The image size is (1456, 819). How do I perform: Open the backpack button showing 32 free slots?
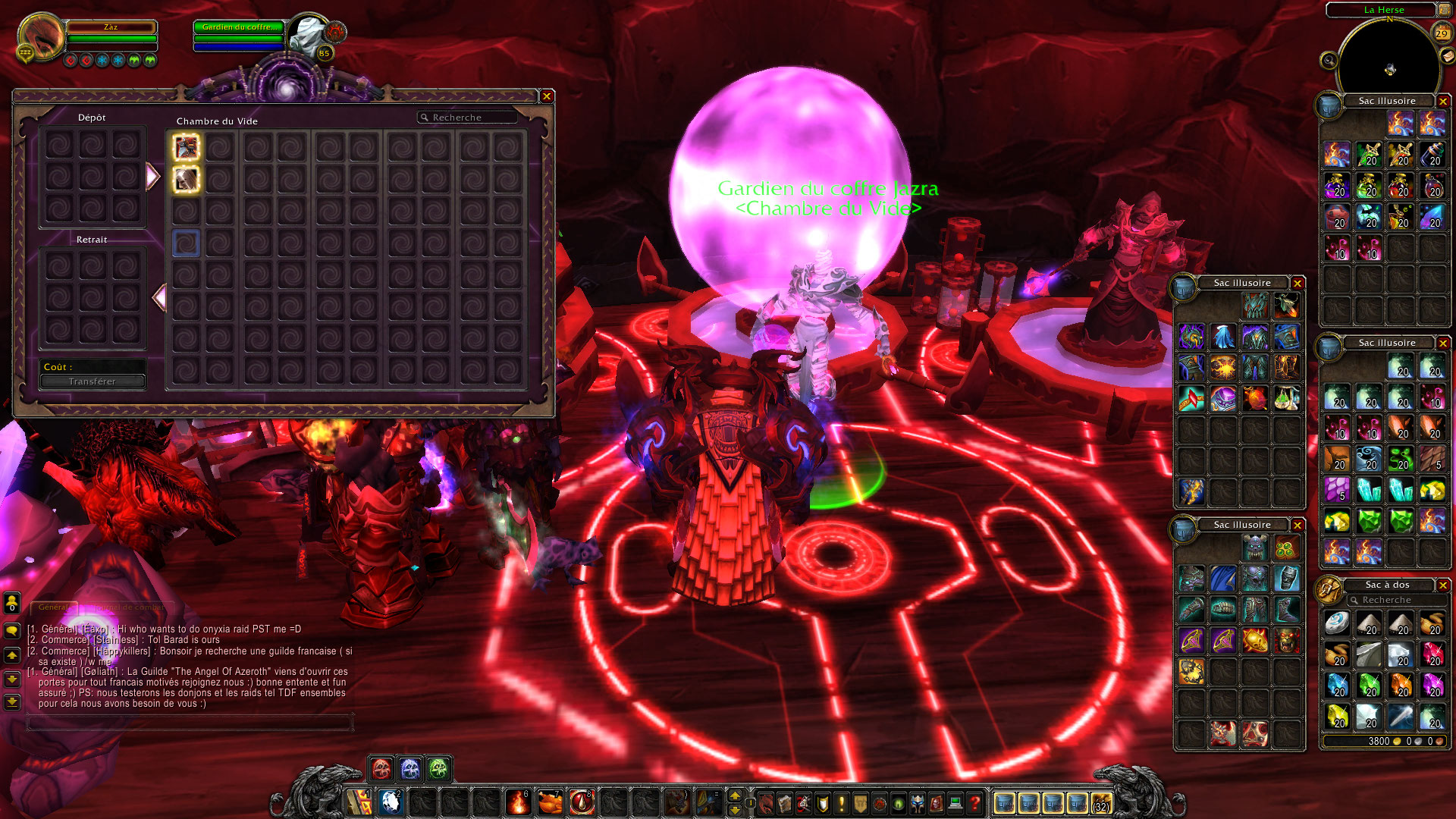(x=1101, y=802)
